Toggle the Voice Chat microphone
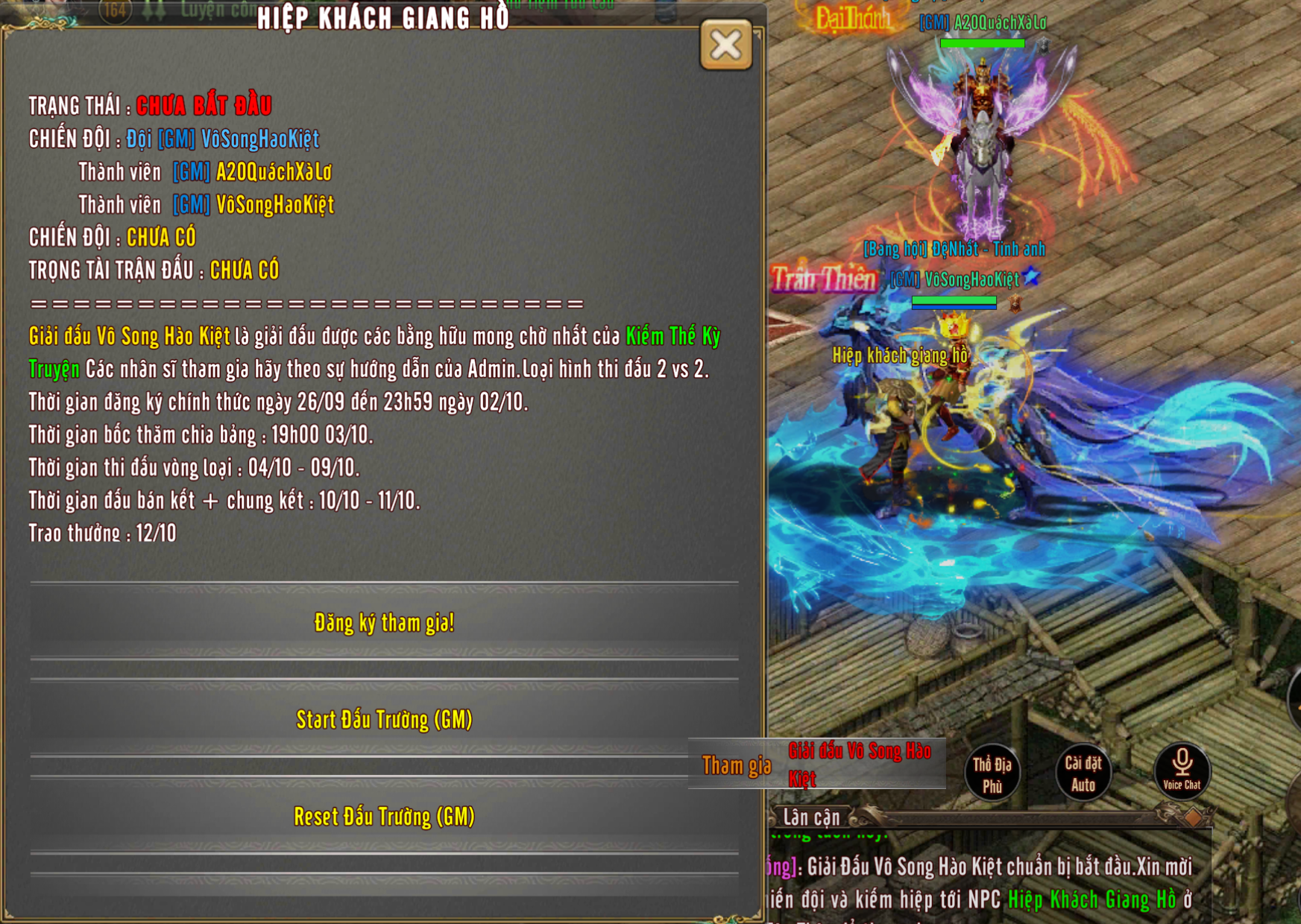The image size is (1301, 924). [x=1182, y=770]
